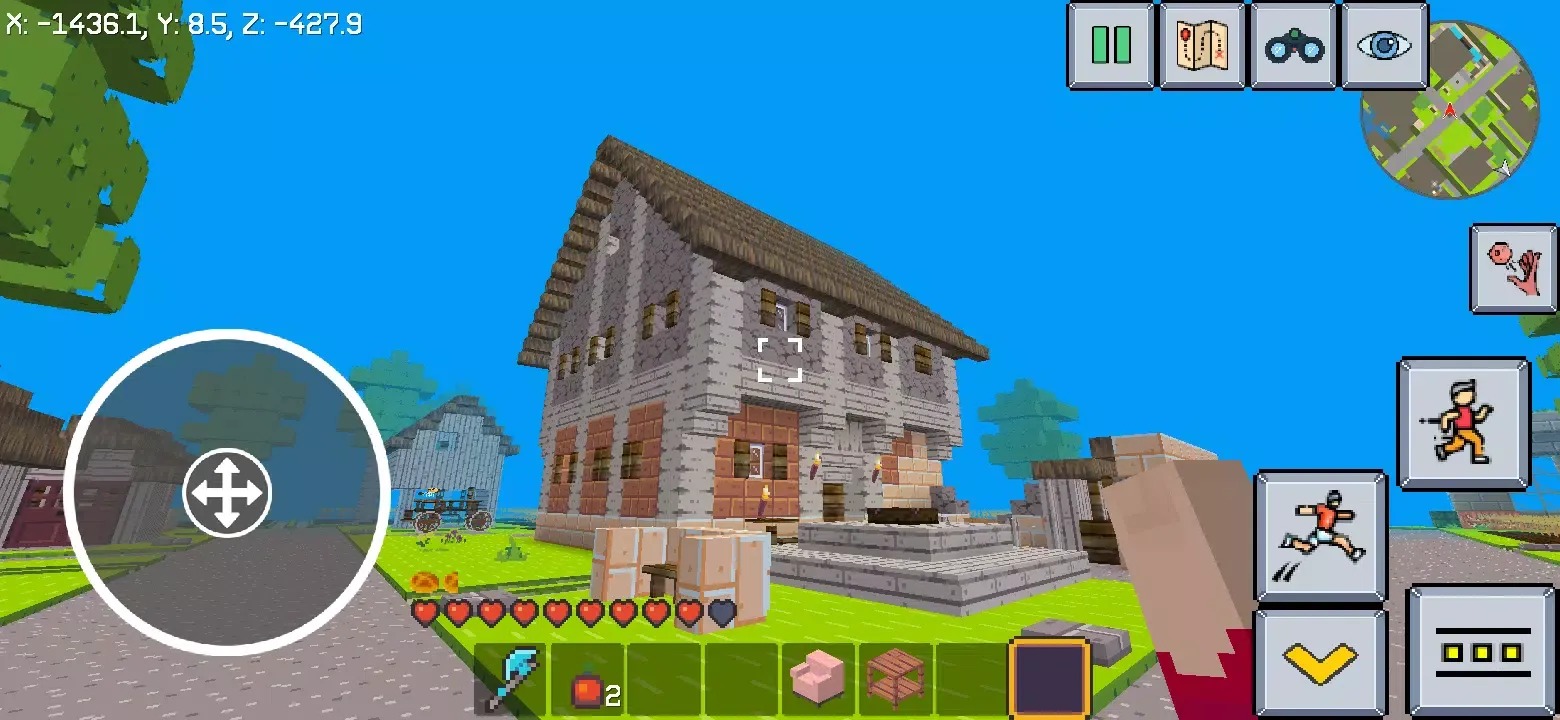
Task: Select the pickaxe in the hotbar
Action: 512,676
